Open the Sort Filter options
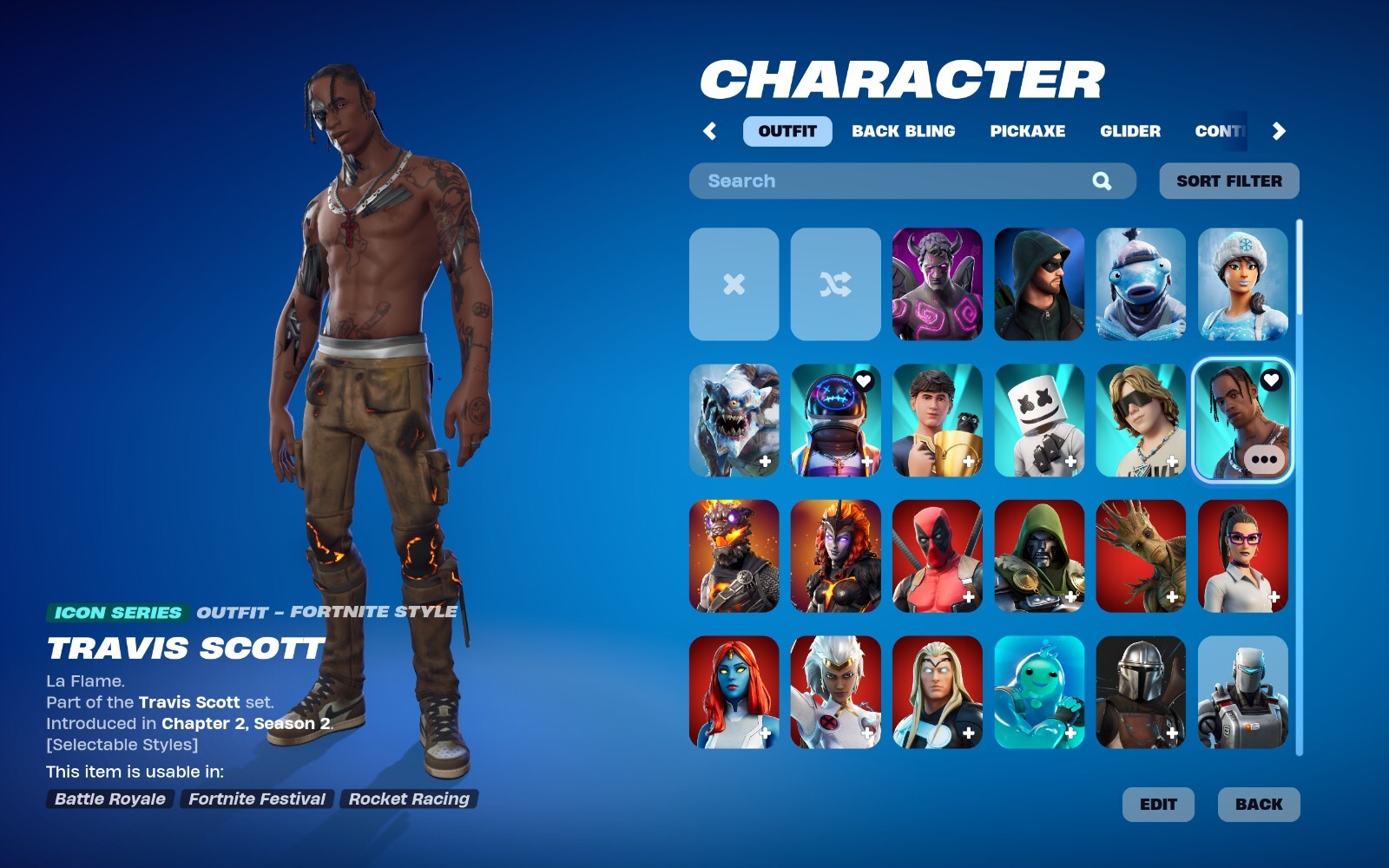 point(1228,181)
